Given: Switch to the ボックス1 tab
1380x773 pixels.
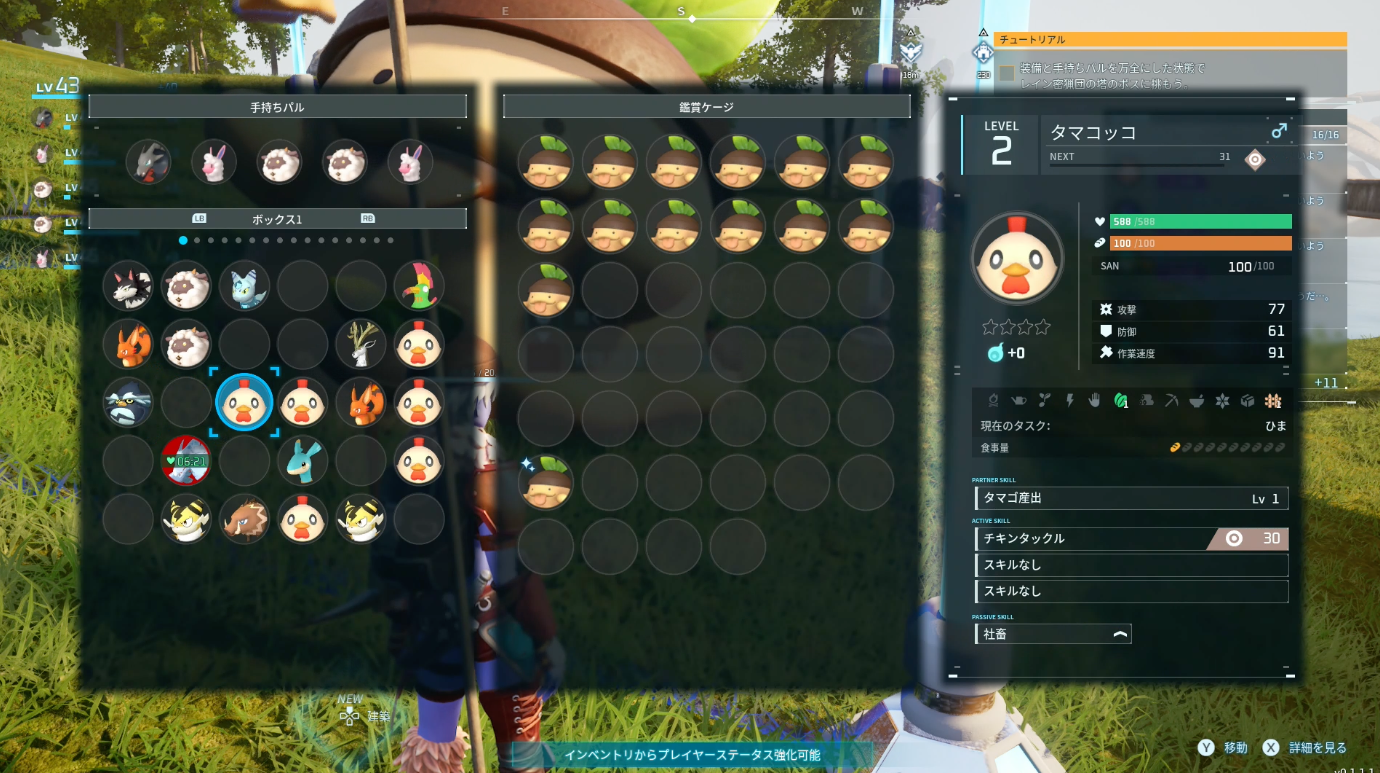Looking at the screenshot, I should 277,217.
